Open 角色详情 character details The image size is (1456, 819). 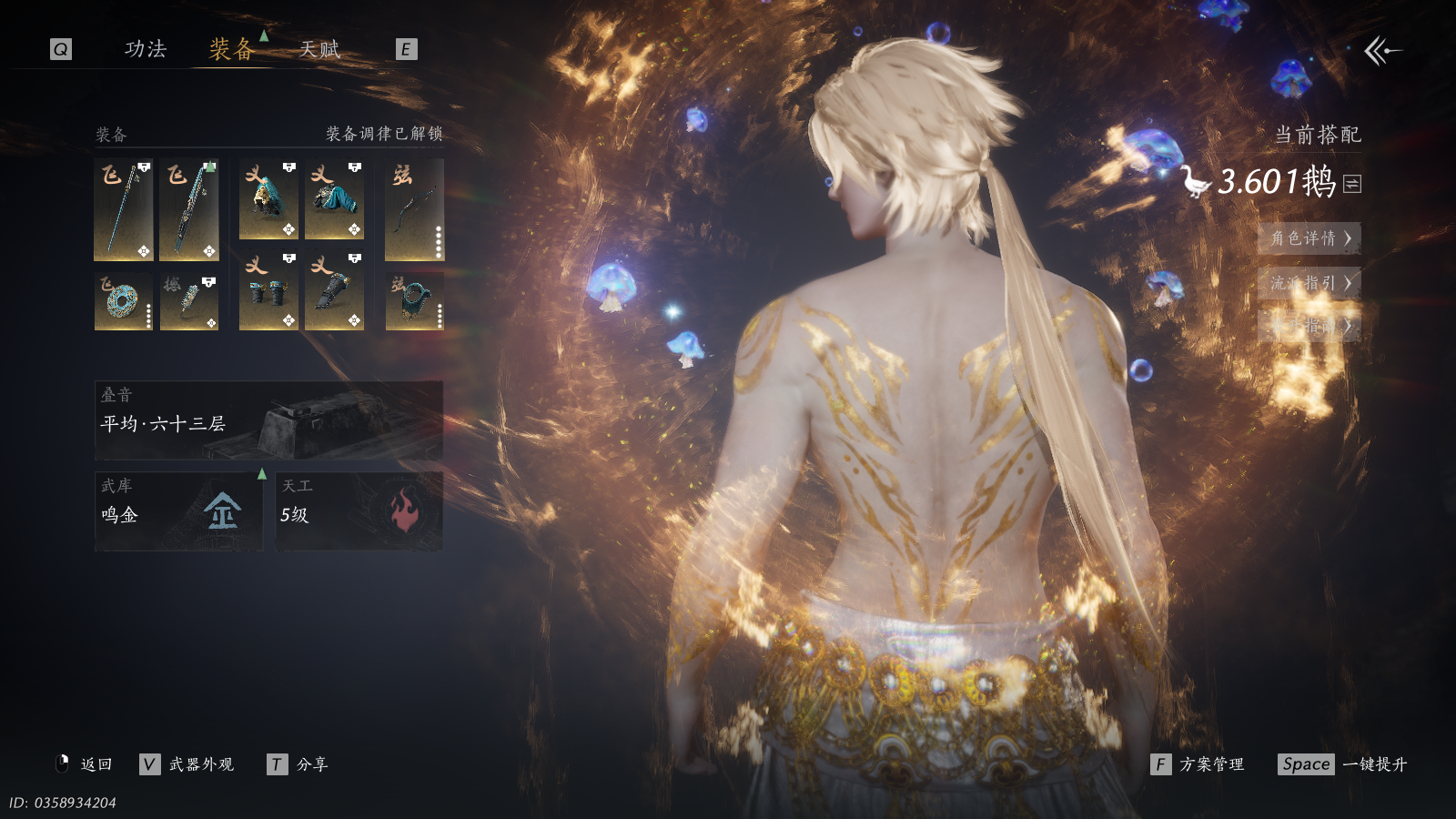click(x=1309, y=238)
